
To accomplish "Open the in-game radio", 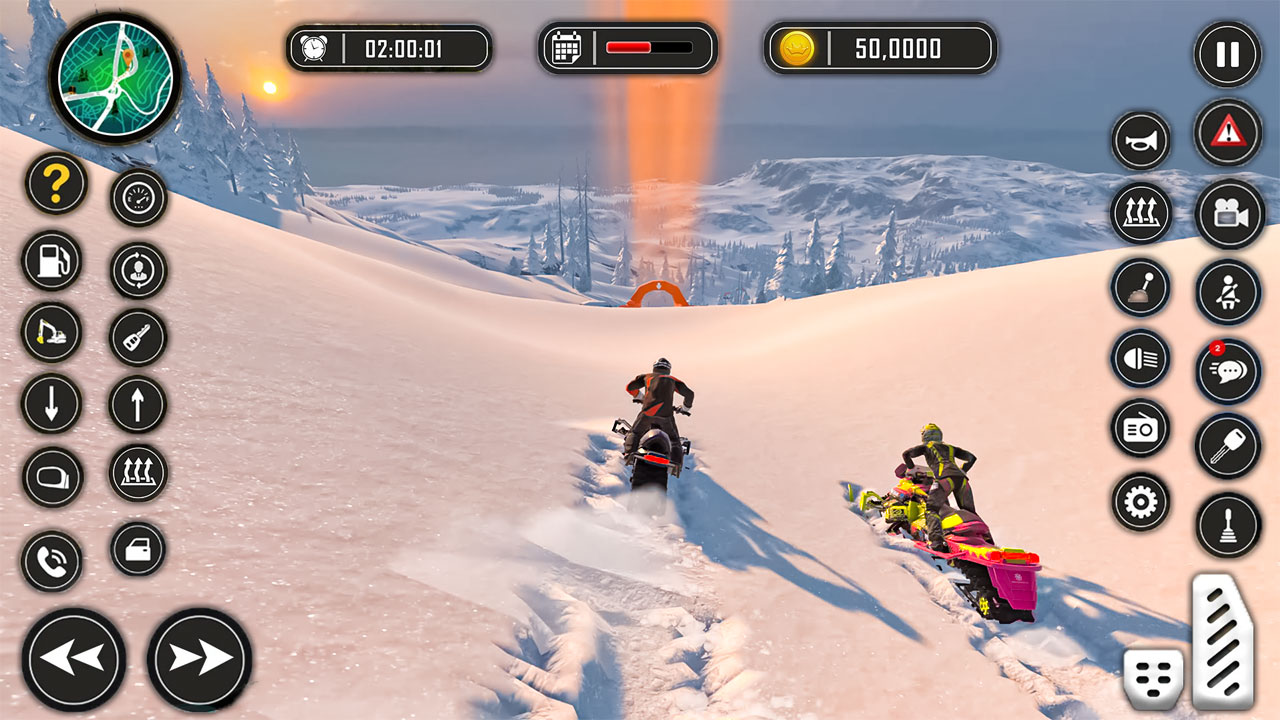I will point(1140,428).
